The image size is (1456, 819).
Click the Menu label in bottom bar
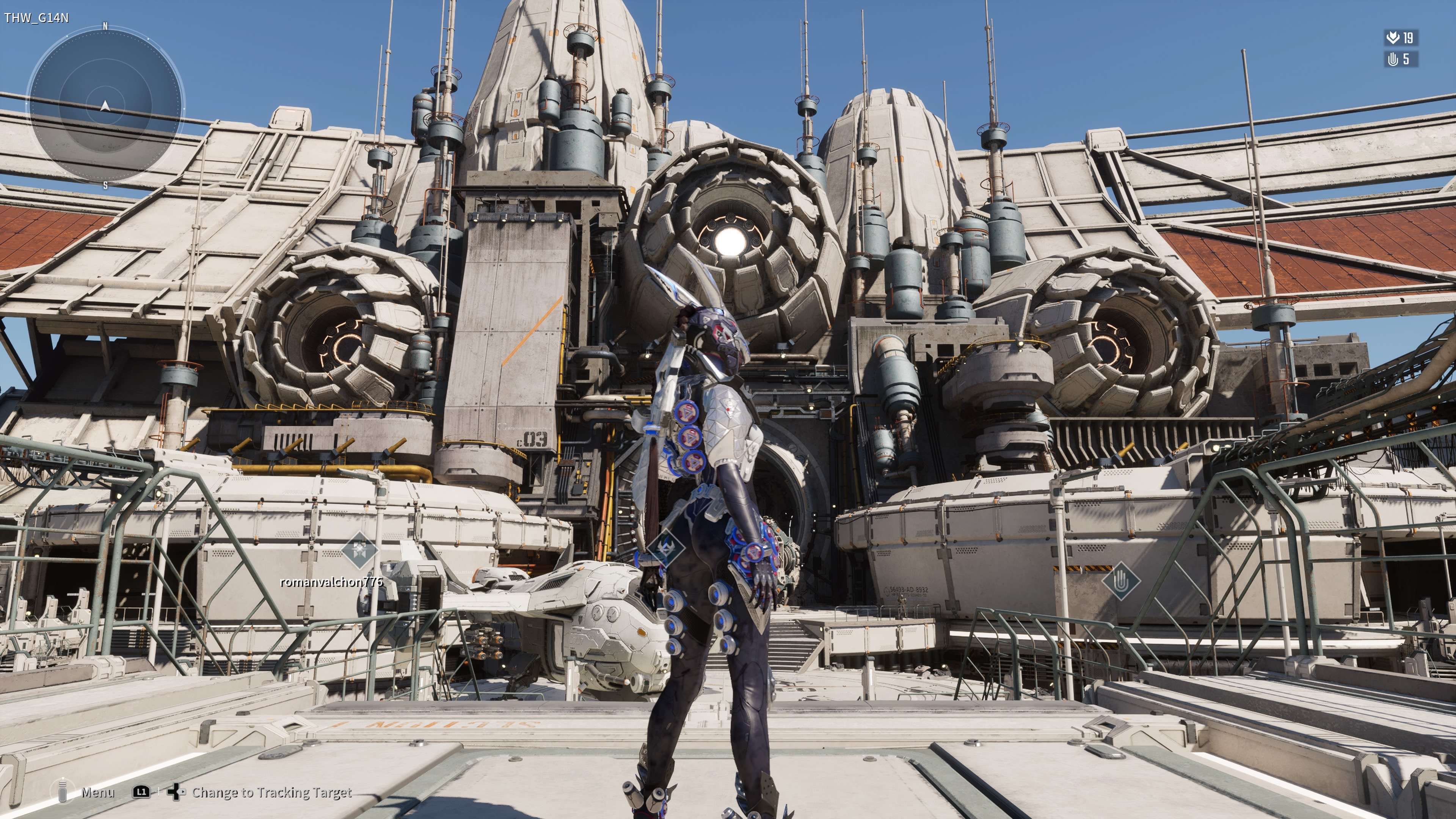(97, 792)
